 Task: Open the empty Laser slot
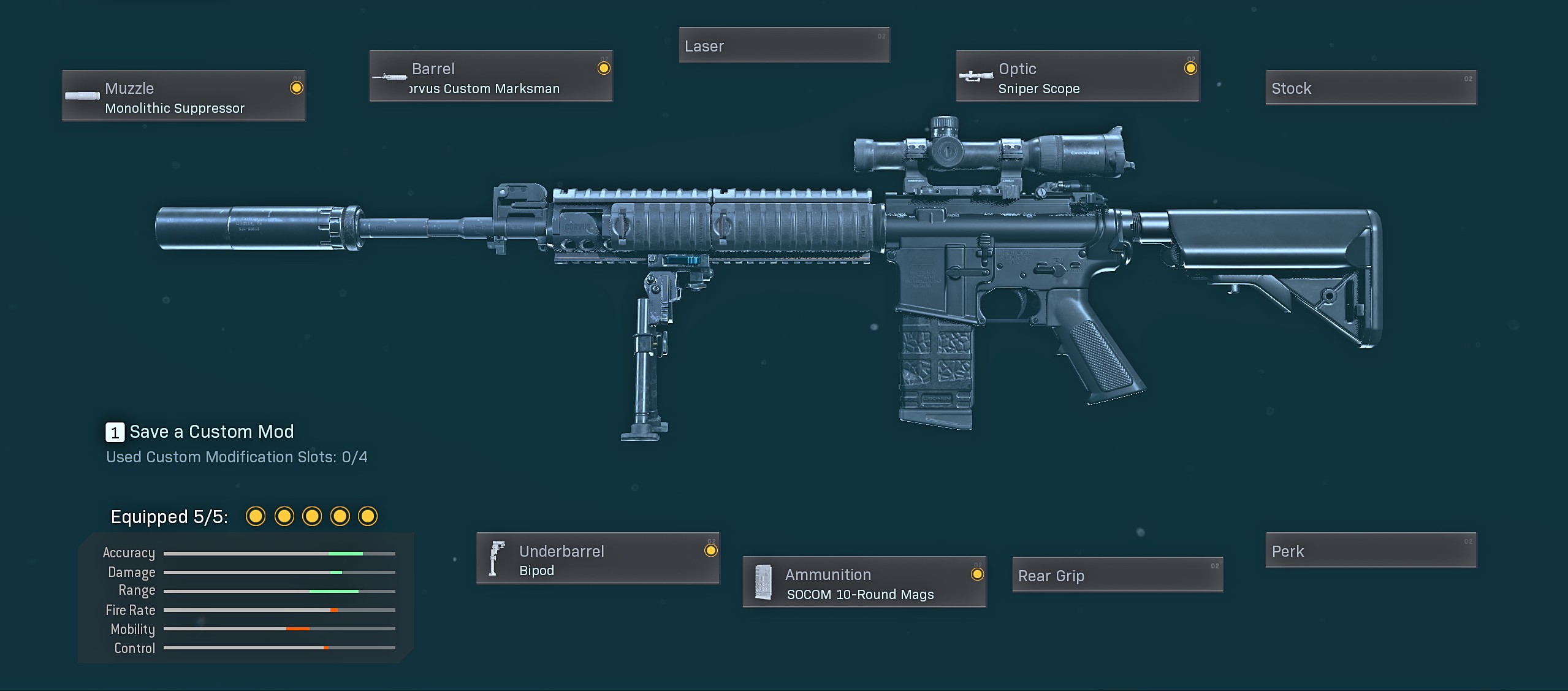(783, 45)
